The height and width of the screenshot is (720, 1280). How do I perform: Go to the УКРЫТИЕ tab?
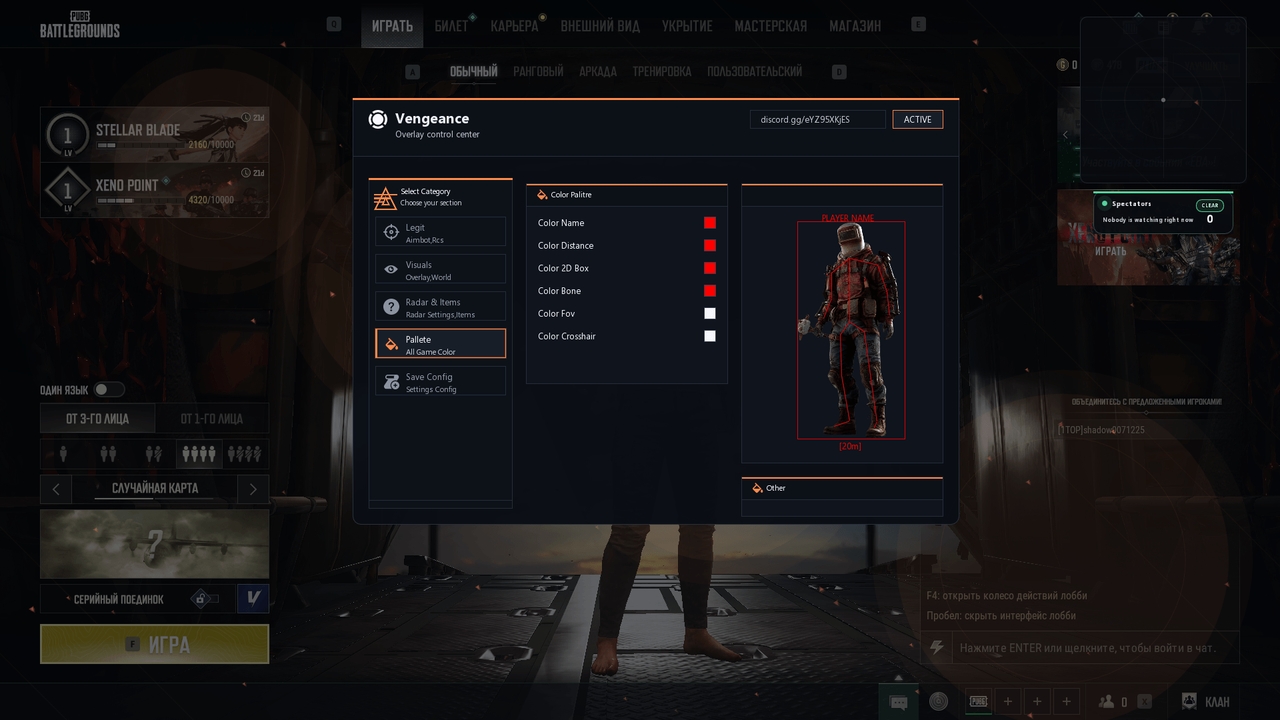click(687, 26)
